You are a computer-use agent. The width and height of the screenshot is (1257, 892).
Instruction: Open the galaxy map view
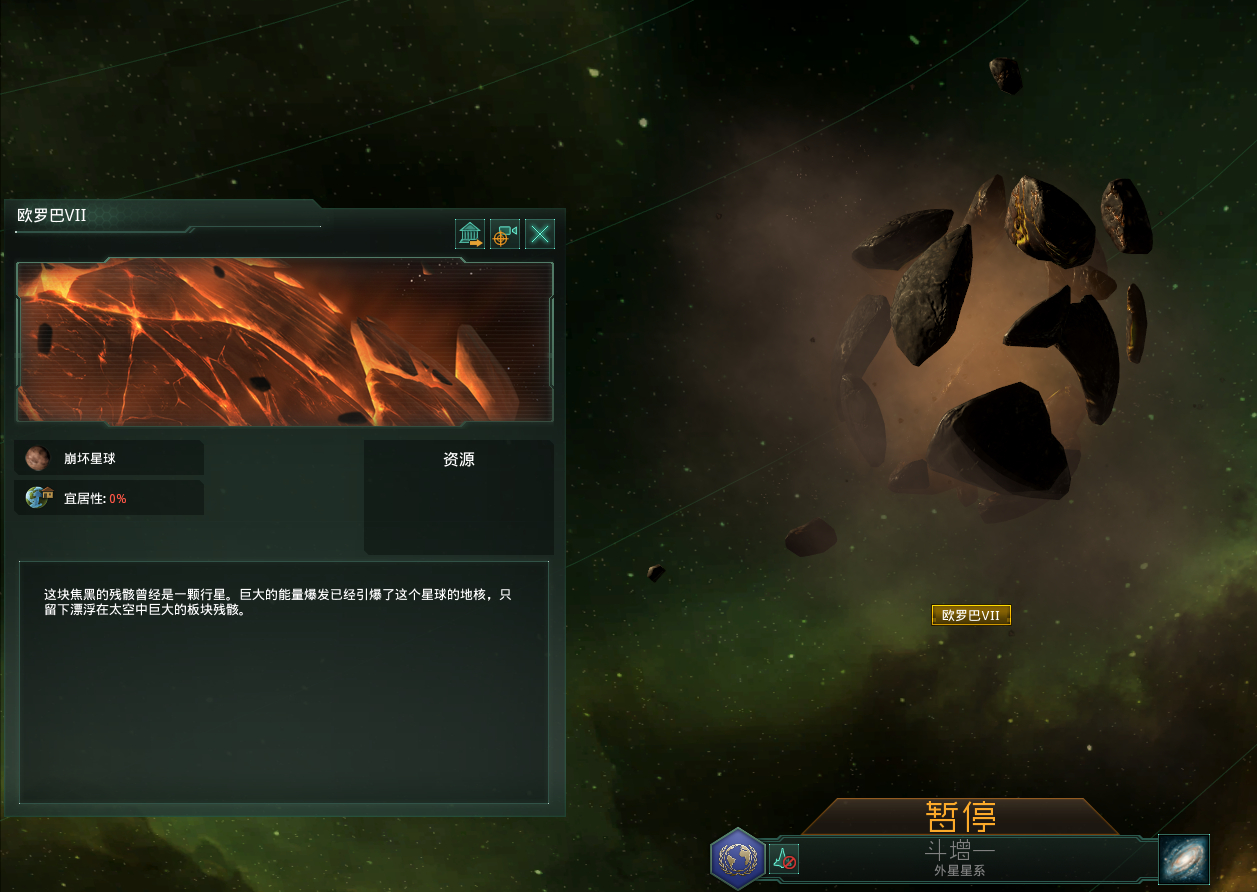pos(1184,859)
